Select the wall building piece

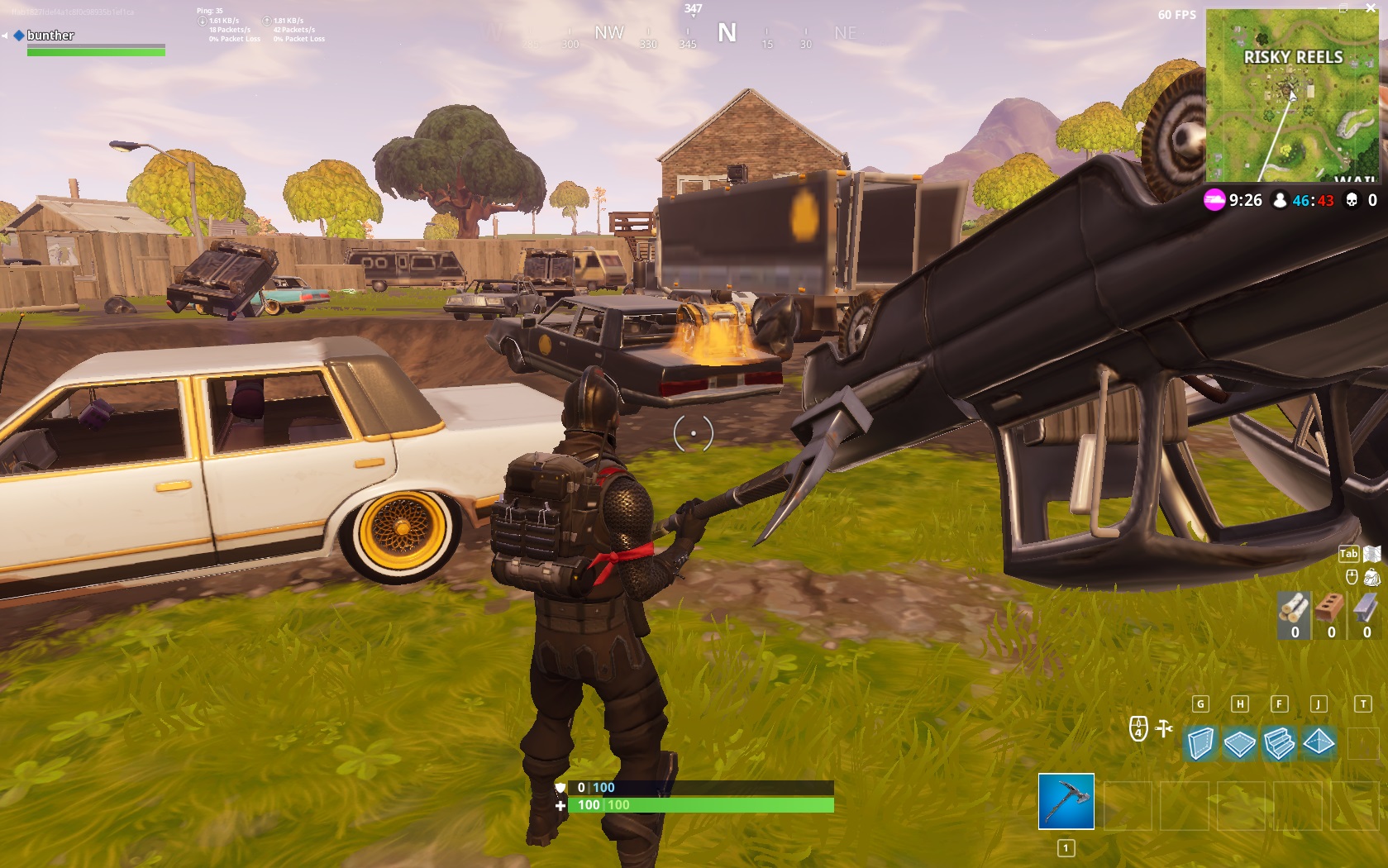point(1201,742)
